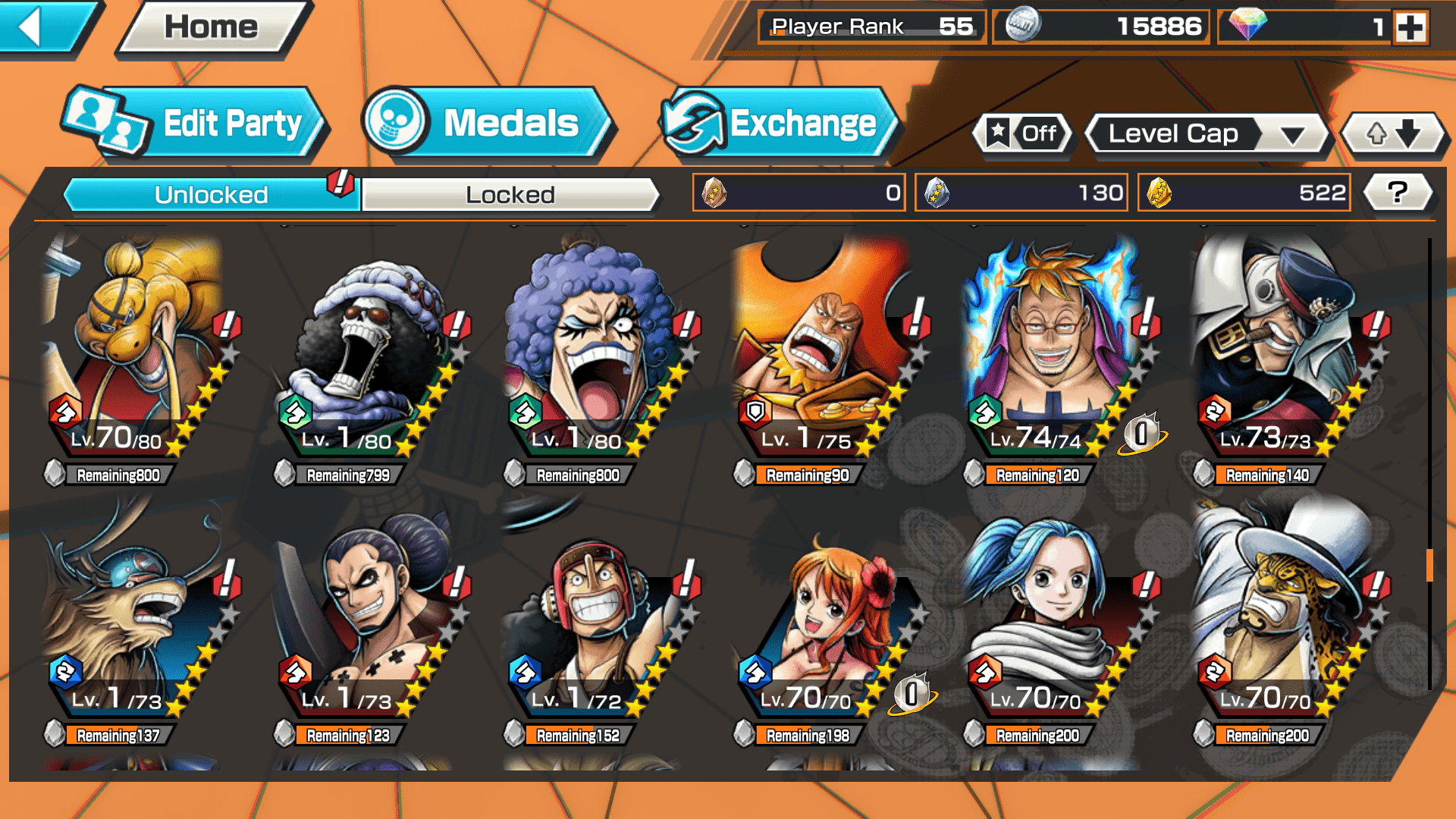Open the question mark help button
Viewport: 1456px width, 819px height.
(x=1398, y=193)
